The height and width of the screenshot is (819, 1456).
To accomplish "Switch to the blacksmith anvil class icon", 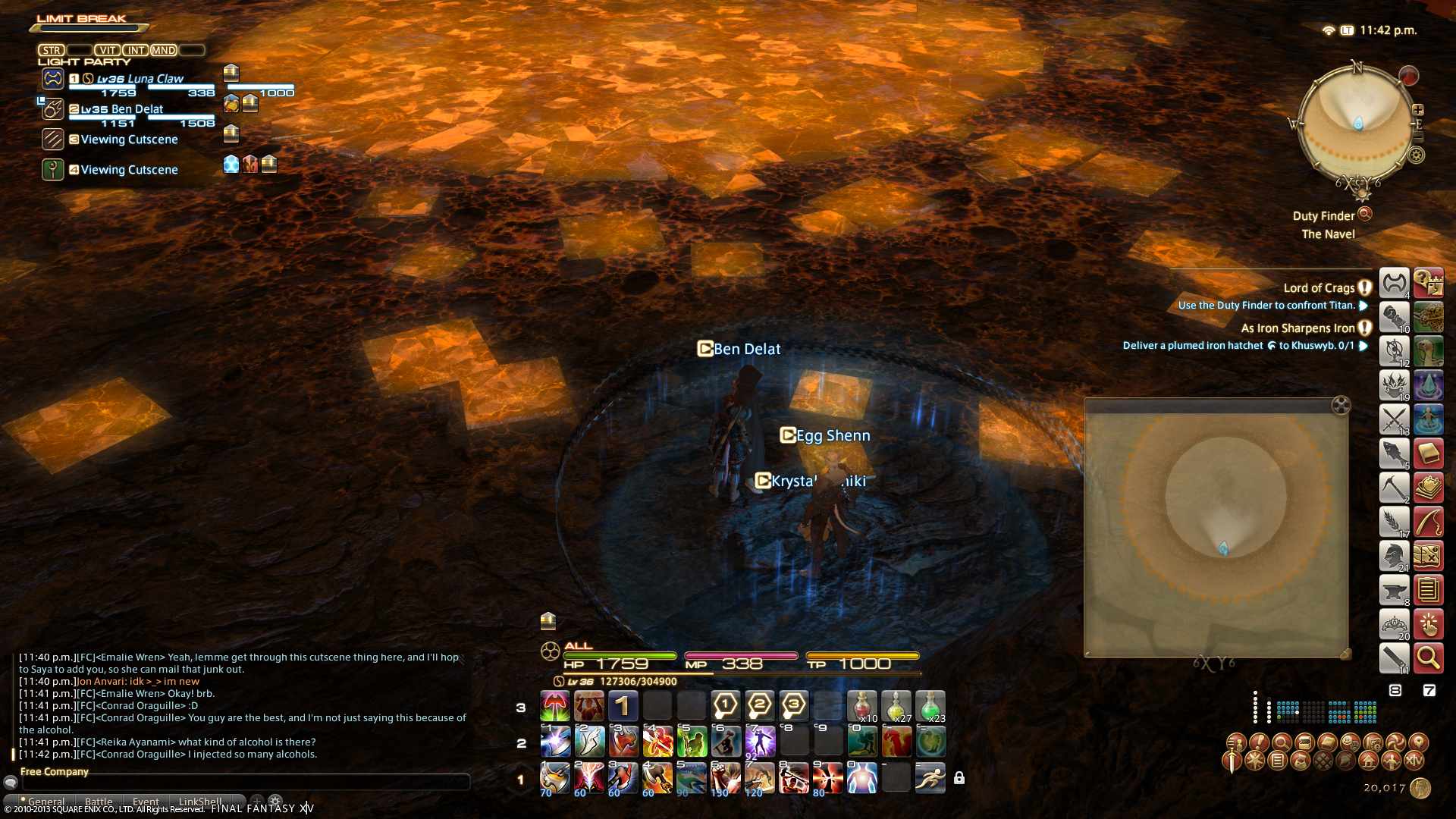I will coord(1394,590).
